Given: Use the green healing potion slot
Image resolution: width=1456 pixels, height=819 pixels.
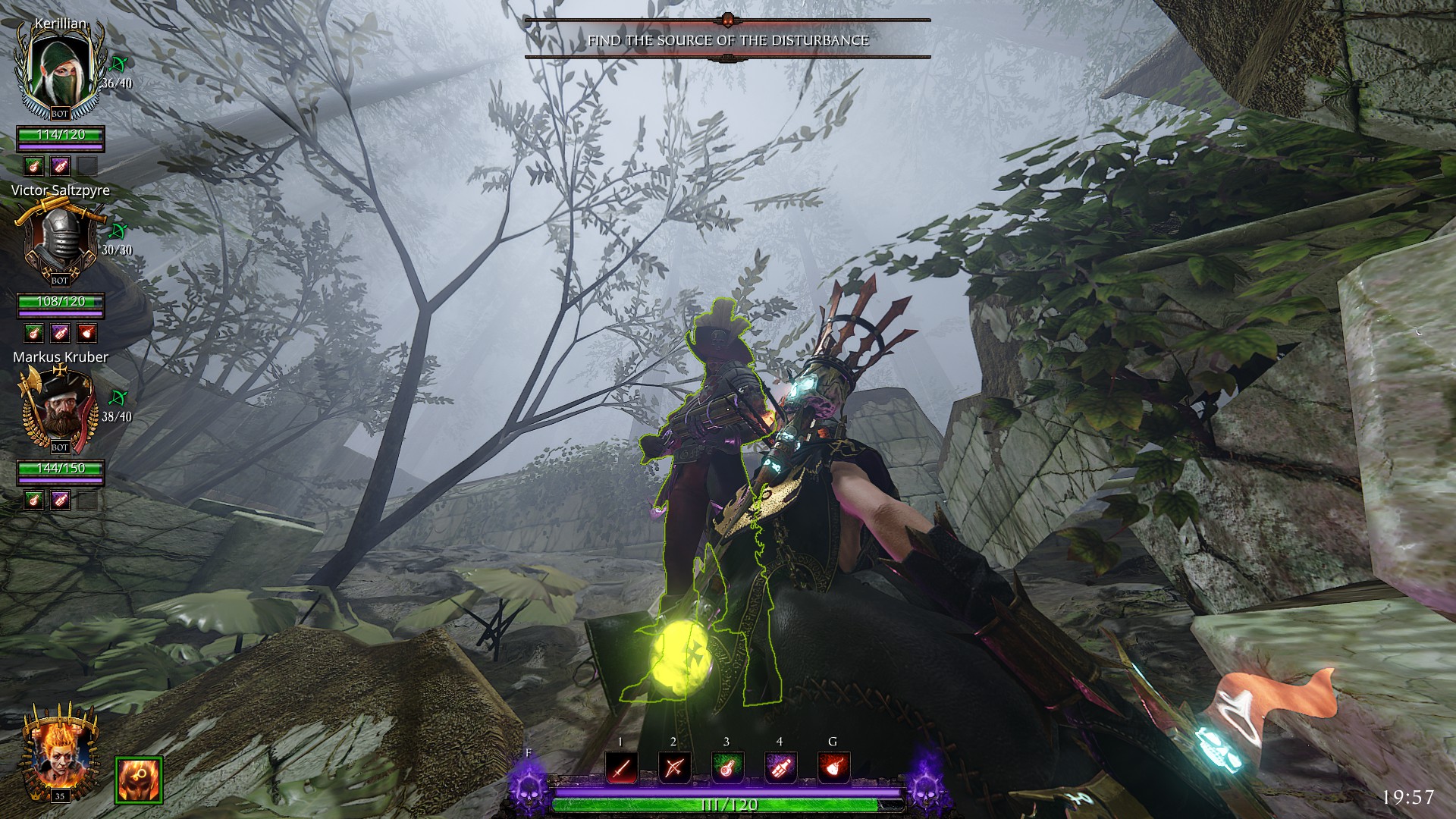Looking at the screenshot, I should (x=726, y=769).
